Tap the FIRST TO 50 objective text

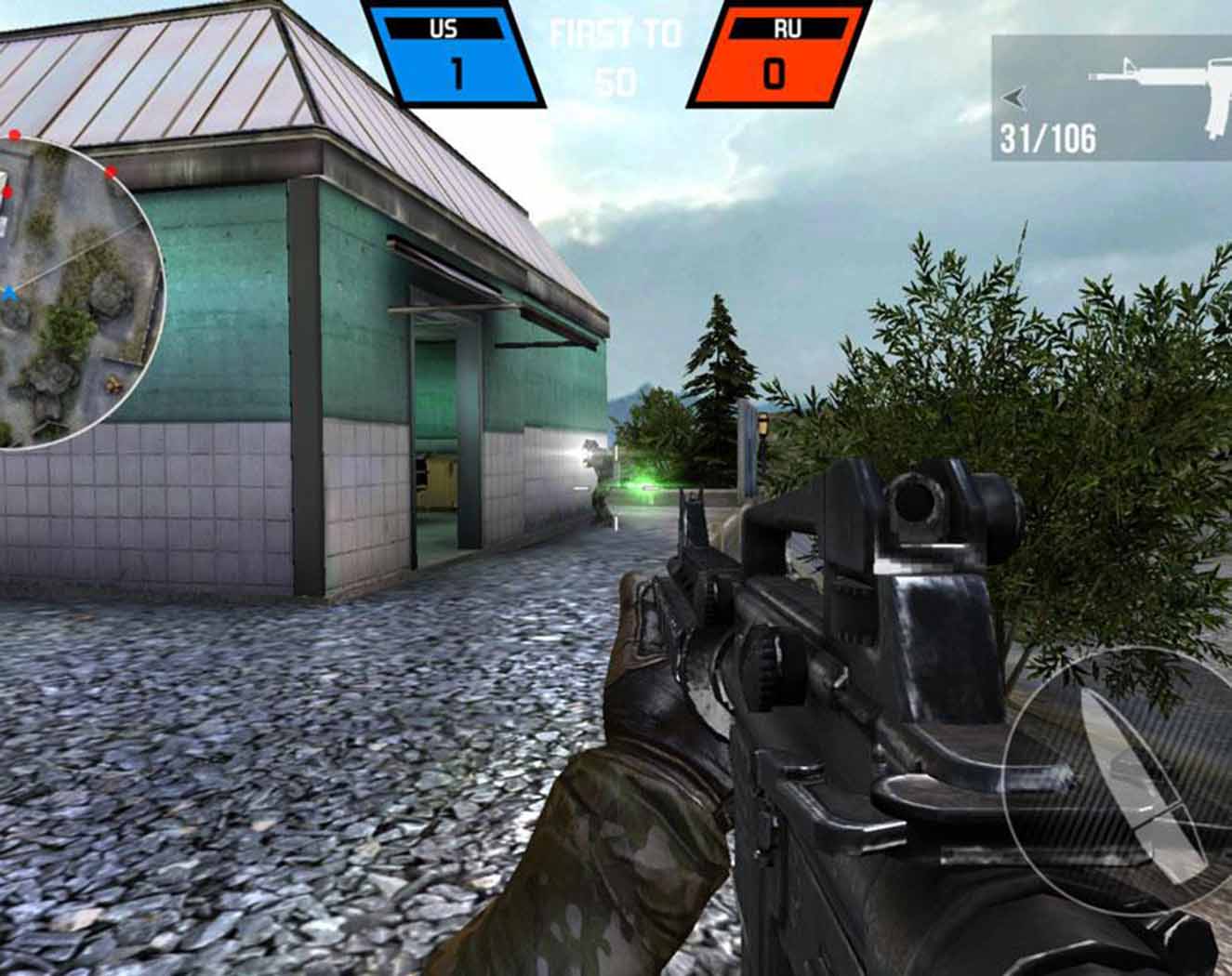[x=614, y=56]
